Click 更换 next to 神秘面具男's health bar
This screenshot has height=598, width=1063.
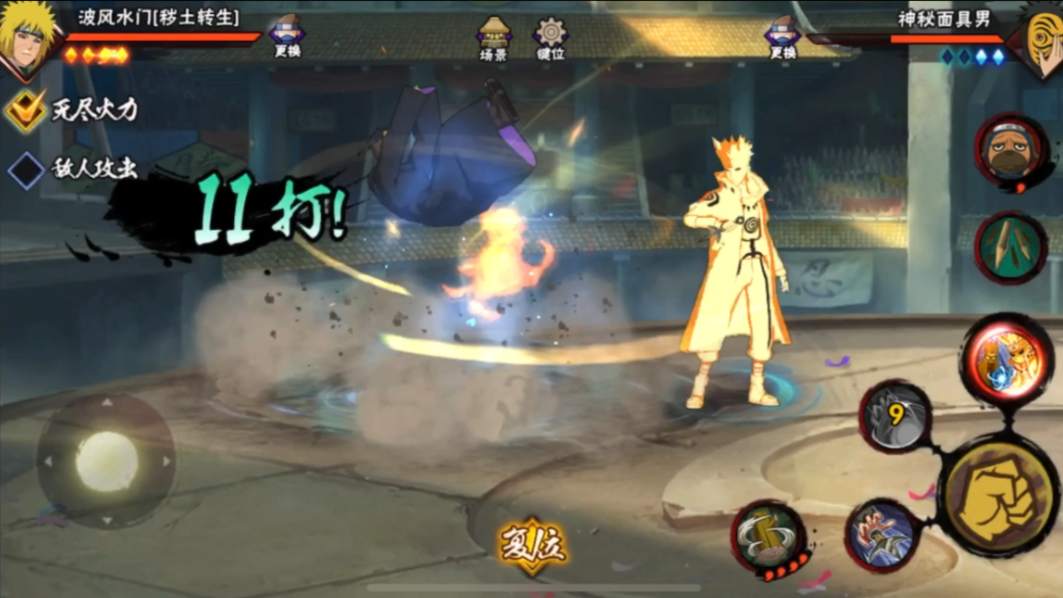[x=782, y=36]
